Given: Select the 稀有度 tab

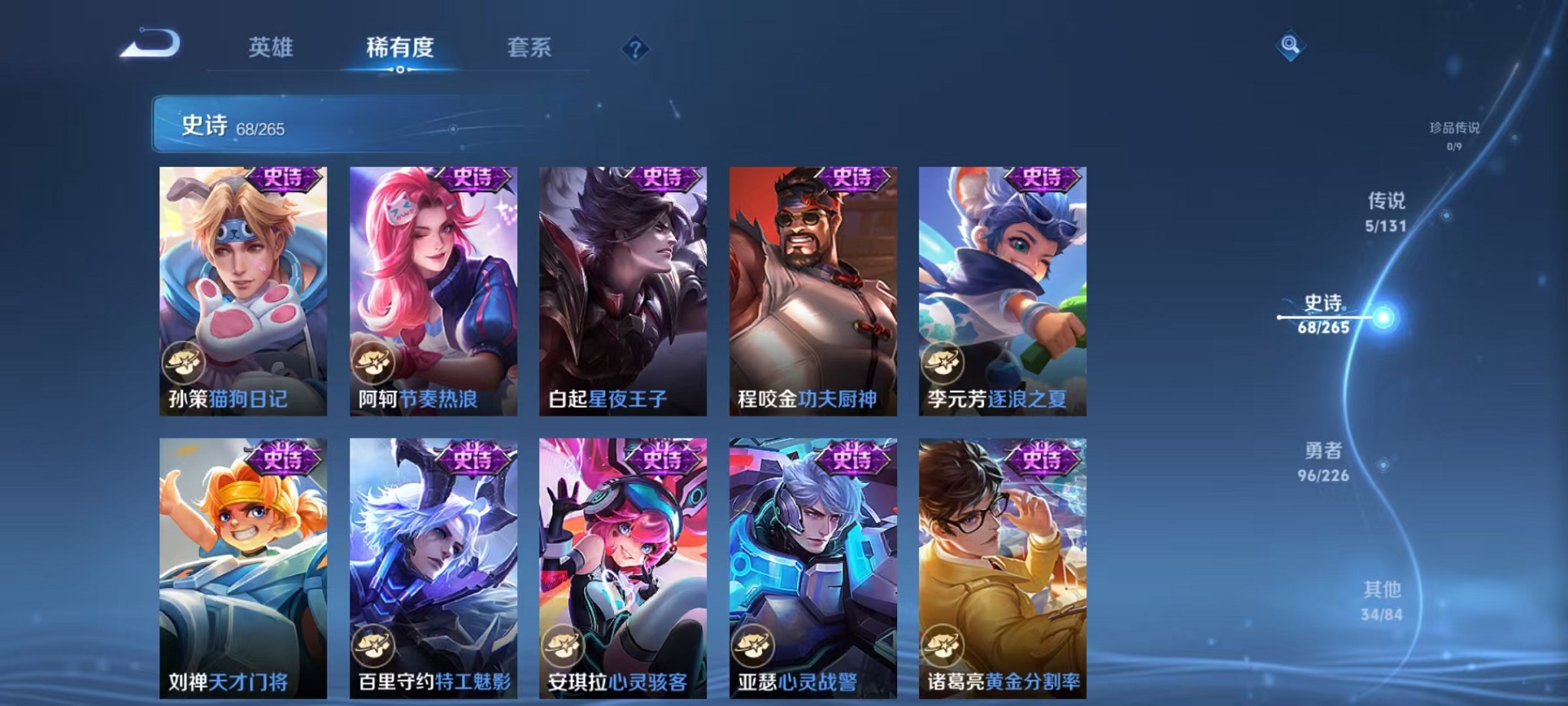Looking at the screenshot, I should tap(399, 48).
